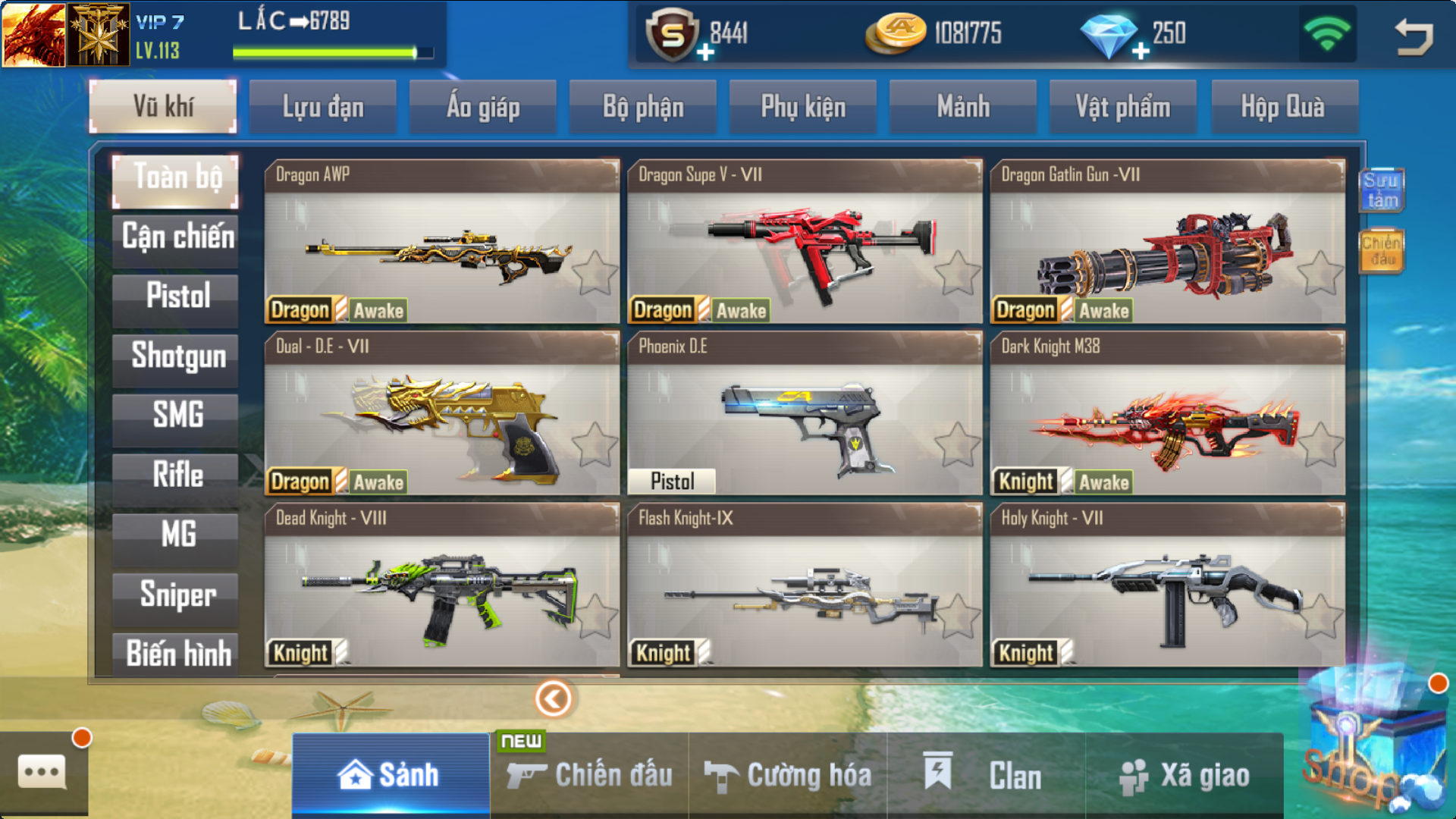Go back using the return arrow
This screenshot has width=1456, height=819.
(x=1414, y=35)
